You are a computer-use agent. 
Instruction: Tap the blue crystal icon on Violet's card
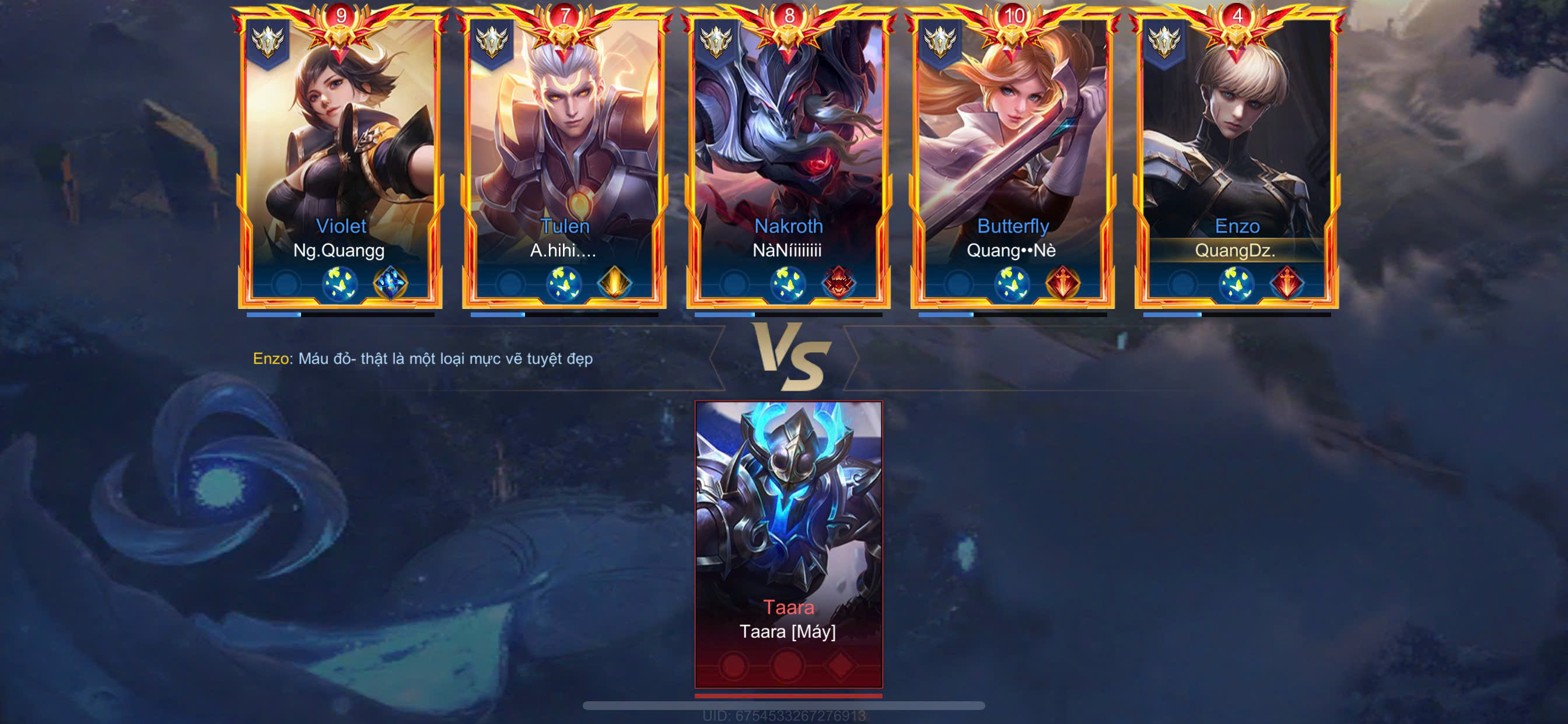390,283
